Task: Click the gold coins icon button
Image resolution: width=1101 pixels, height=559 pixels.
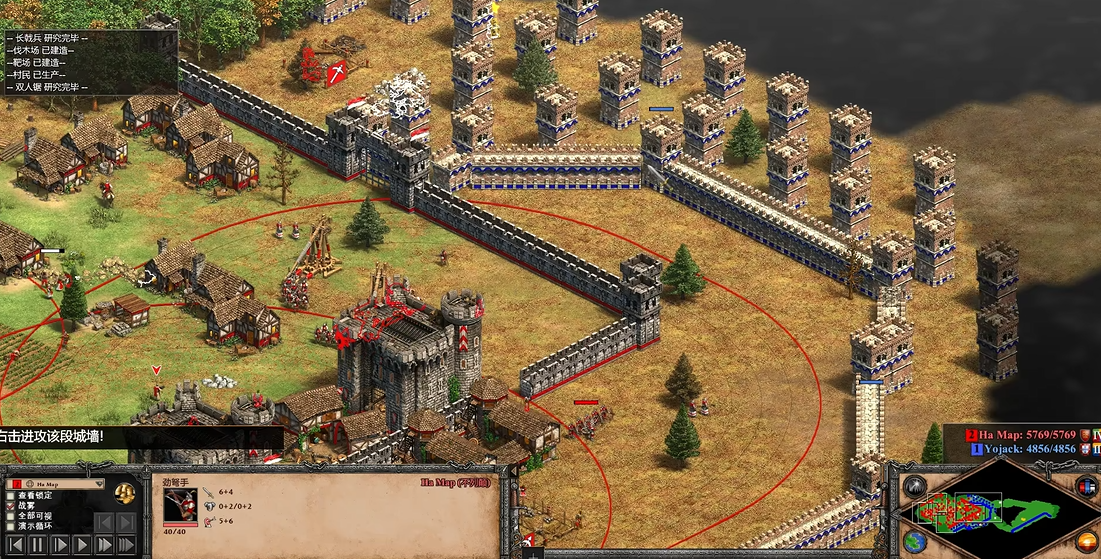Action: click(125, 492)
